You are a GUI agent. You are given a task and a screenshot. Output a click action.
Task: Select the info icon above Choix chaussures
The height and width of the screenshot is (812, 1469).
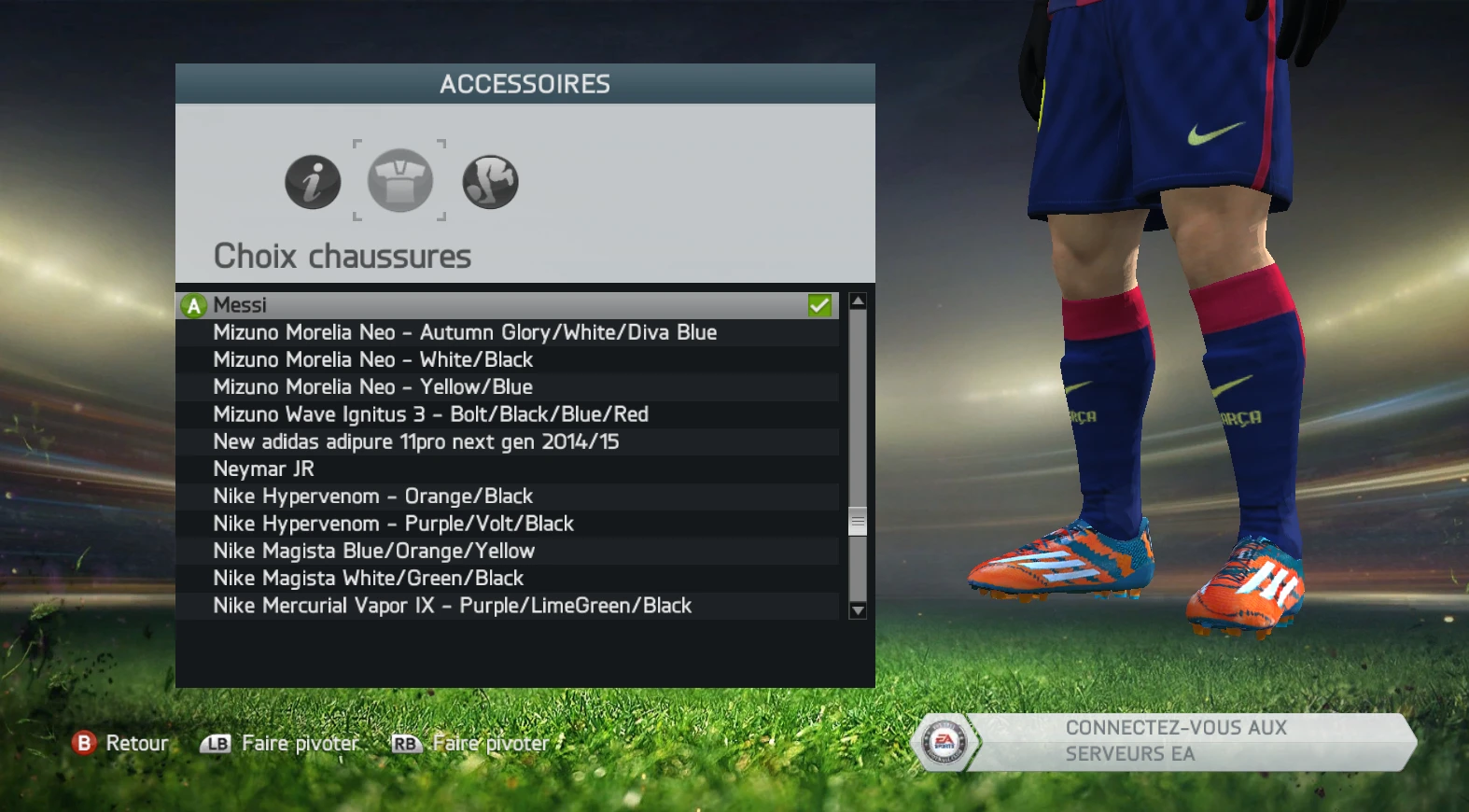point(312,182)
